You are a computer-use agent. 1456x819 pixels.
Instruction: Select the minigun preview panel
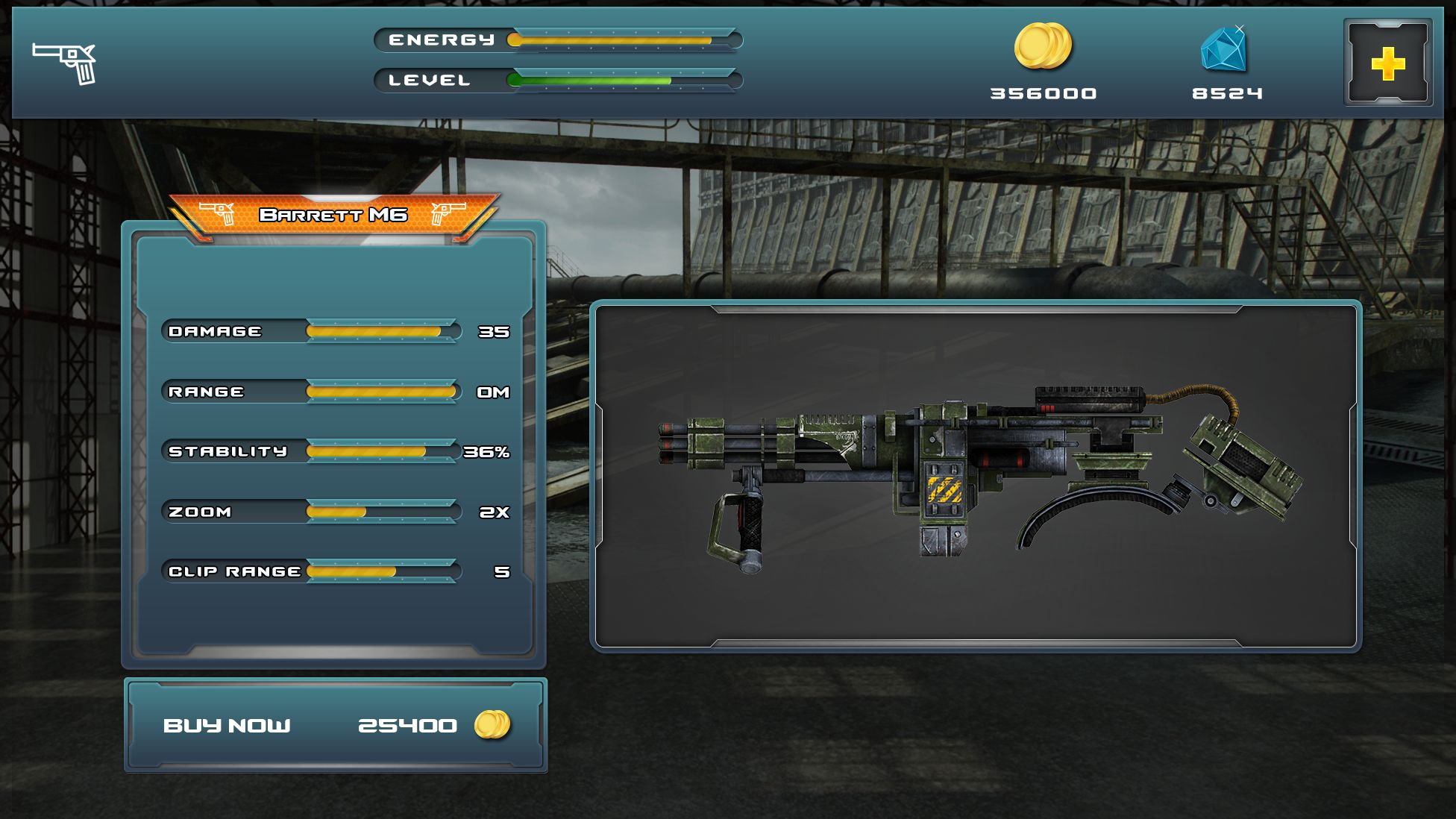click(976, 476)
